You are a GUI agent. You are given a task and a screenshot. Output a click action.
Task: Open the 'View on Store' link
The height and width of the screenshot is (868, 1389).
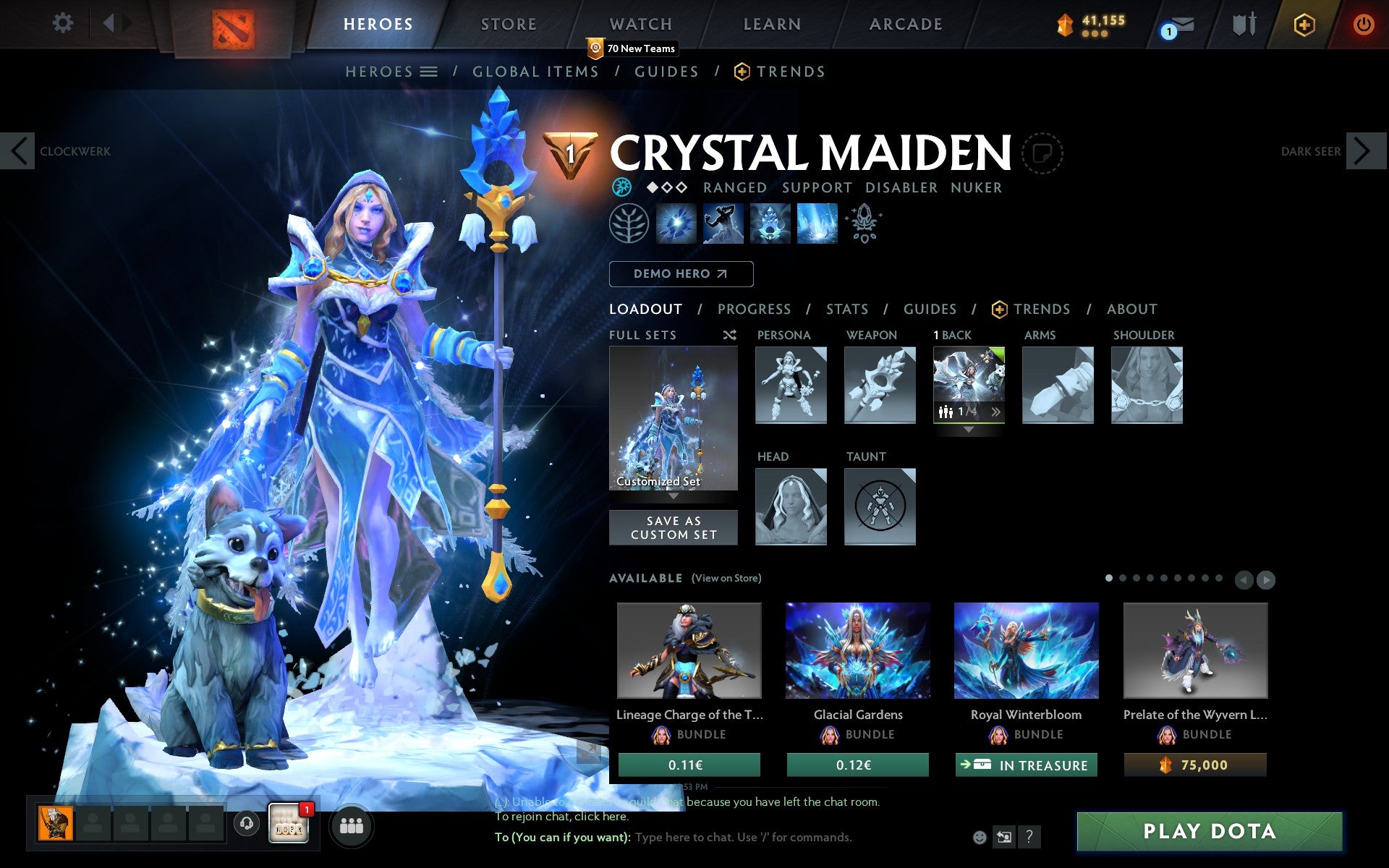tap(726, 578)
